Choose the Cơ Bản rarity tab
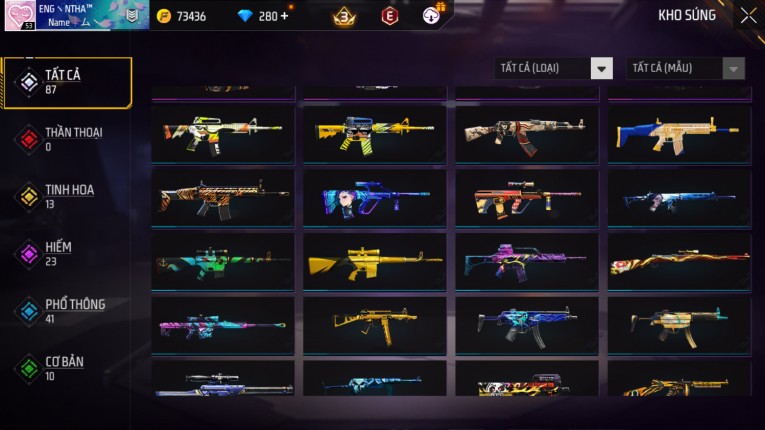 tap(67, 368)
